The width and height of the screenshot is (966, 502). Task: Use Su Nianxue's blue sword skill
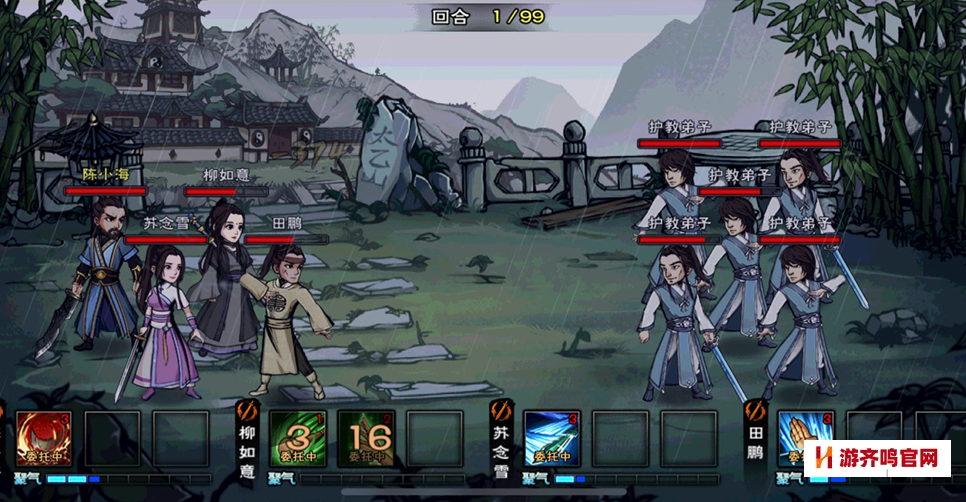tap(551, 438)
